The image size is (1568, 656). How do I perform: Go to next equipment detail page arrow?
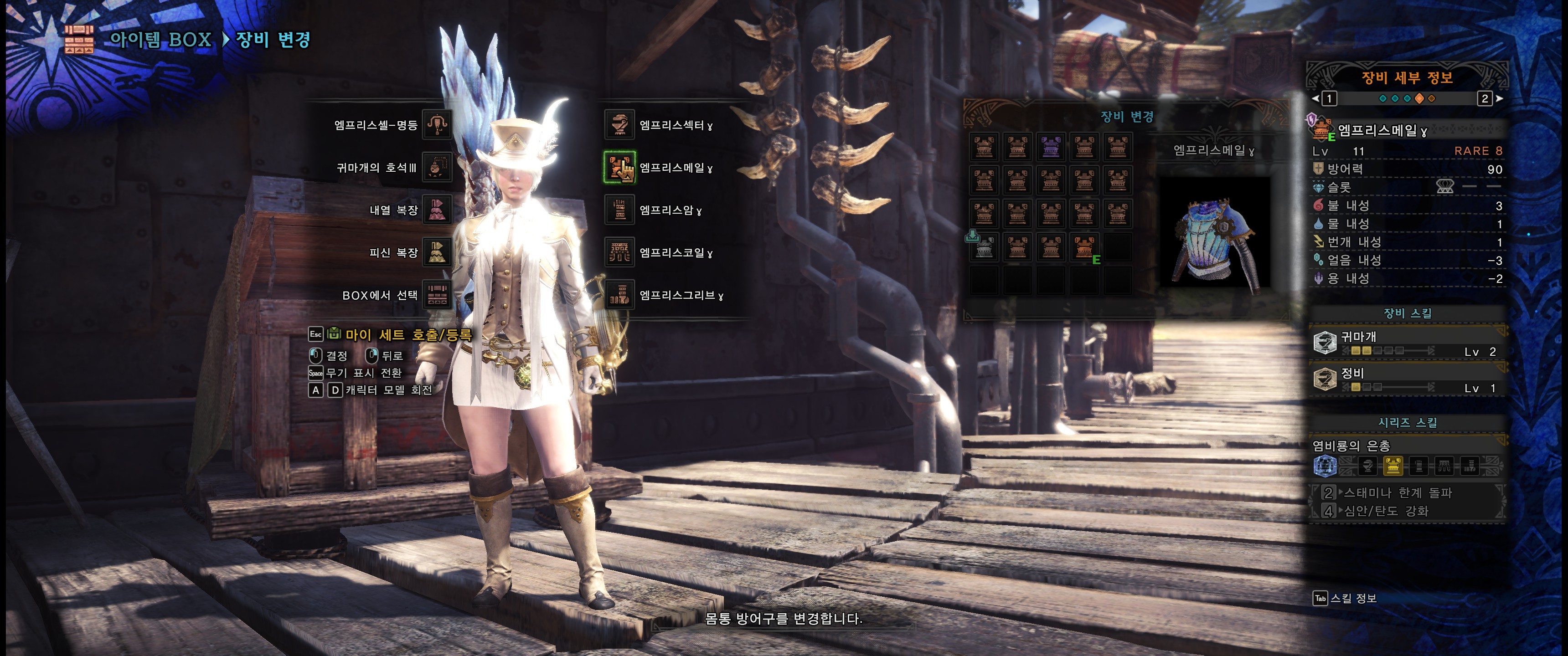point(1499,98)
